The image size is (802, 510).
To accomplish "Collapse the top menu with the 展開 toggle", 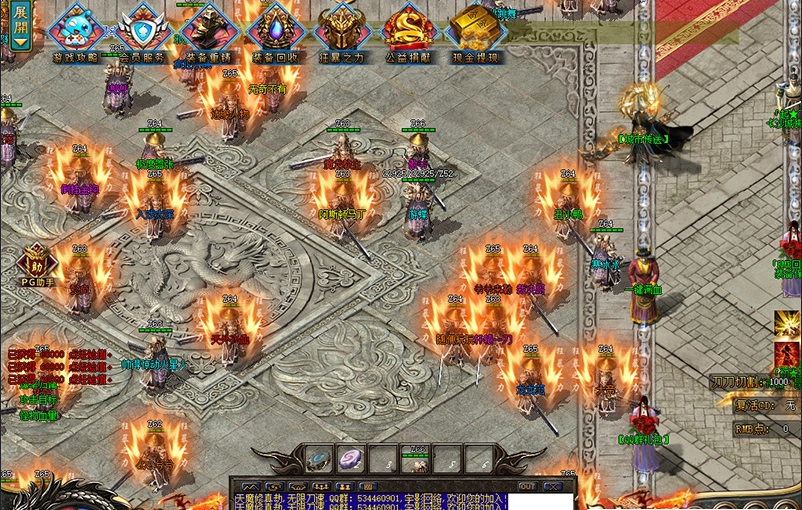I will click(x=21, y=27).
